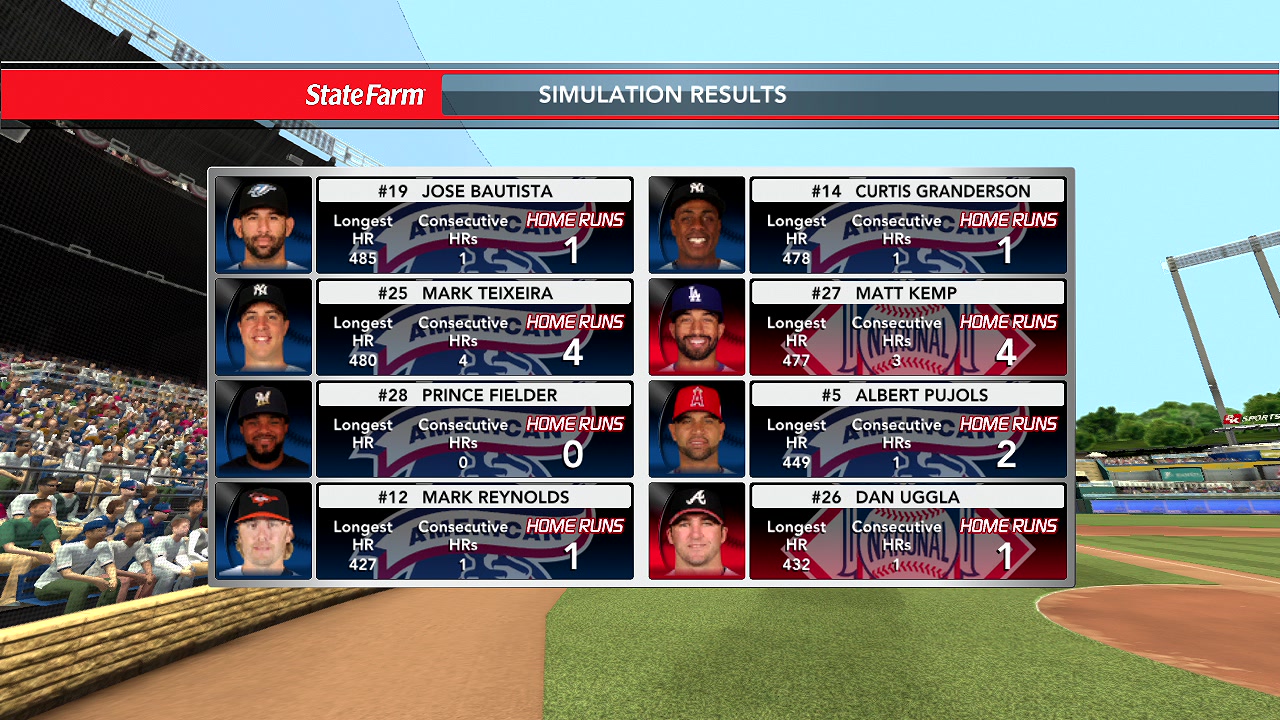Choose the Mark Teixeira results panel
This screenshot has width=1280, height=720.
click(474, 328)
